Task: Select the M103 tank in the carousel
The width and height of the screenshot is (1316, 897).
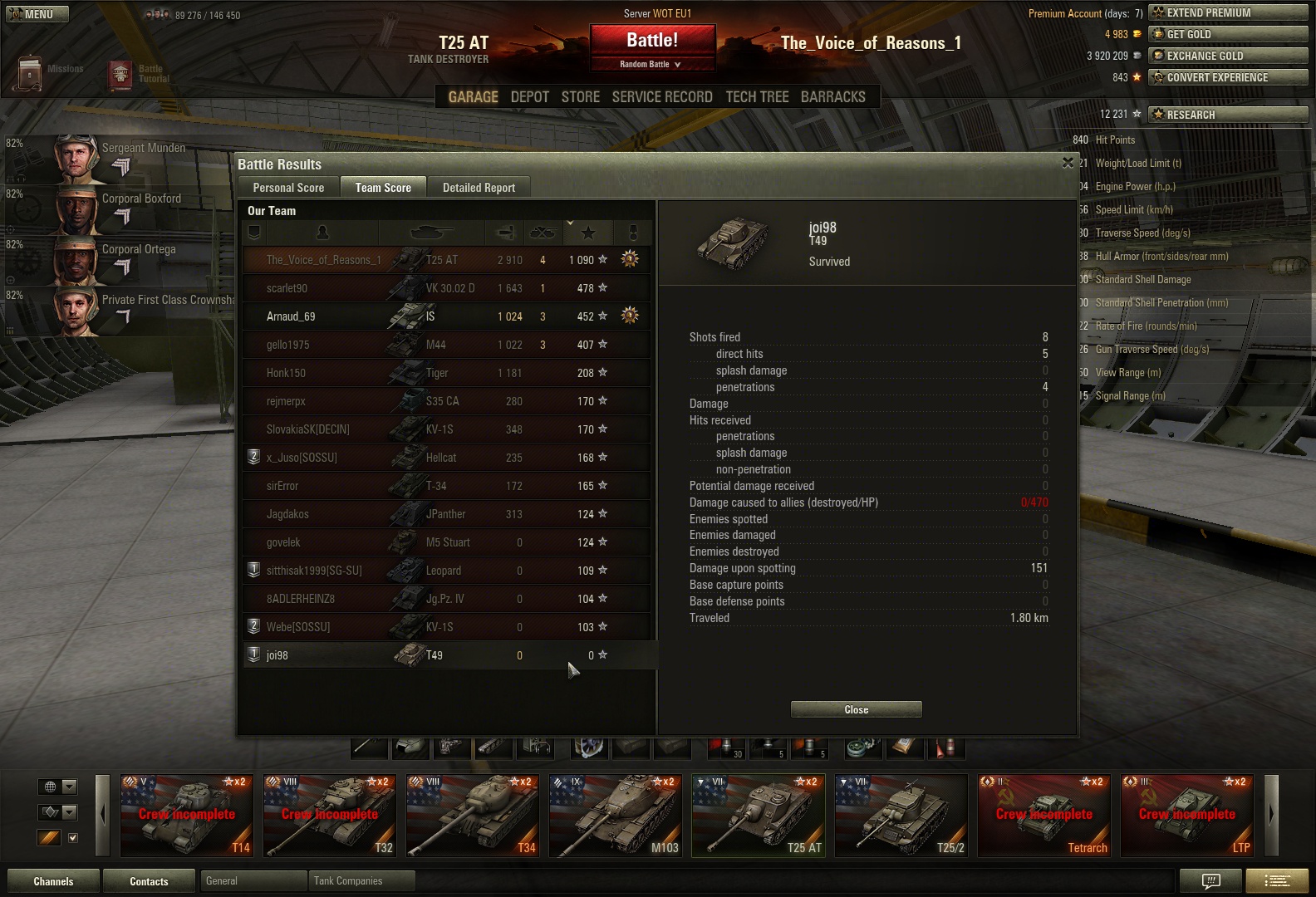Action: (x=616, y=816)
